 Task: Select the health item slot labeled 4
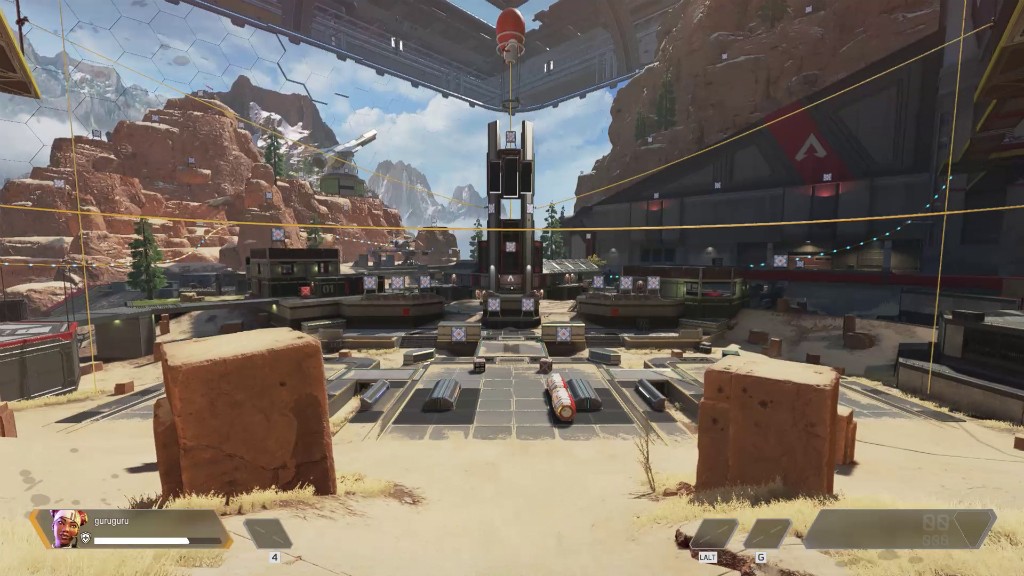pos(268,533)
